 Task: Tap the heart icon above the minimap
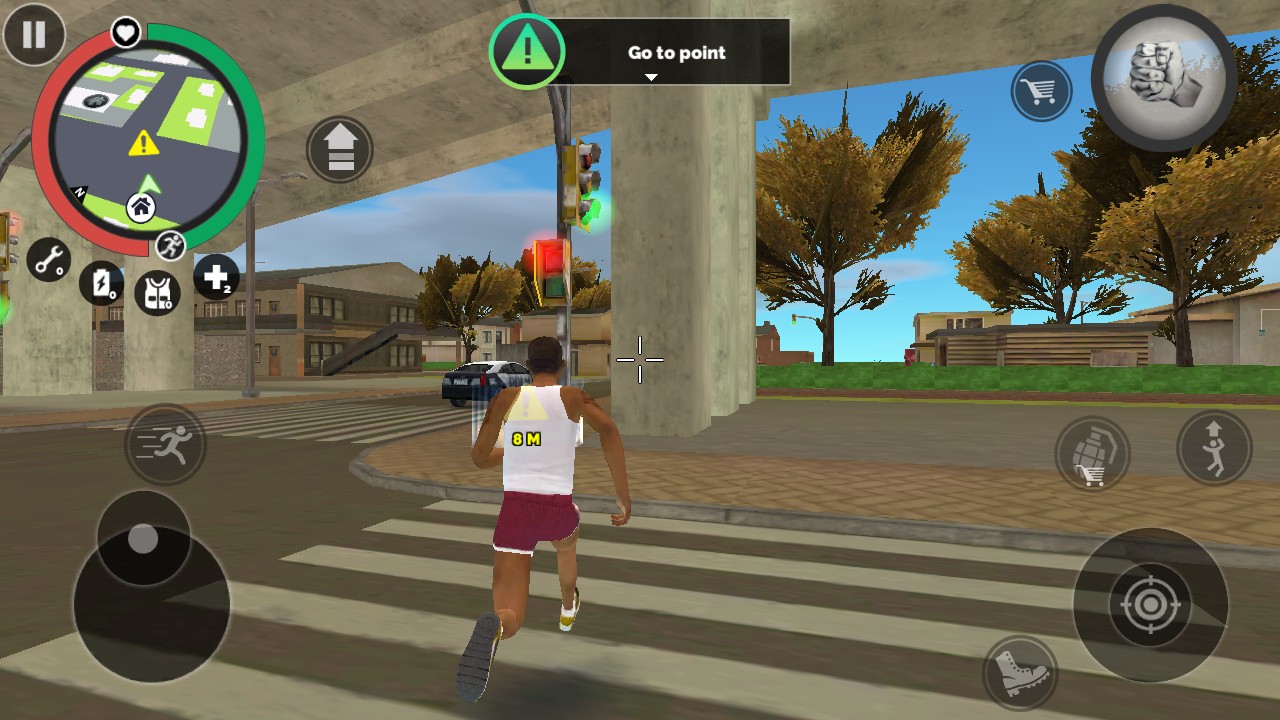point(125,33)
